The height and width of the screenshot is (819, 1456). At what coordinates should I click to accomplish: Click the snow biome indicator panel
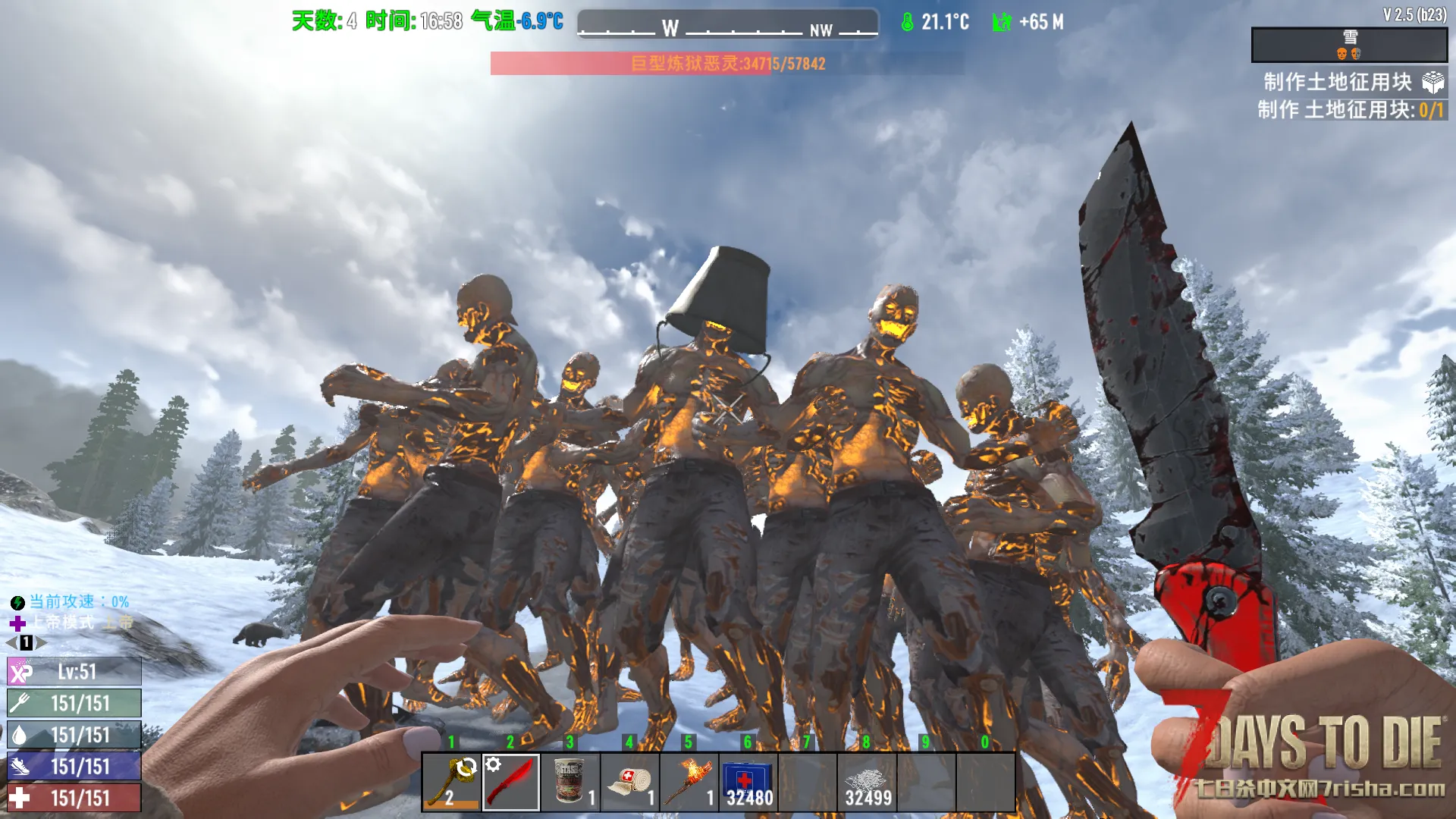pyautogui.click(x=1349, y=45)
